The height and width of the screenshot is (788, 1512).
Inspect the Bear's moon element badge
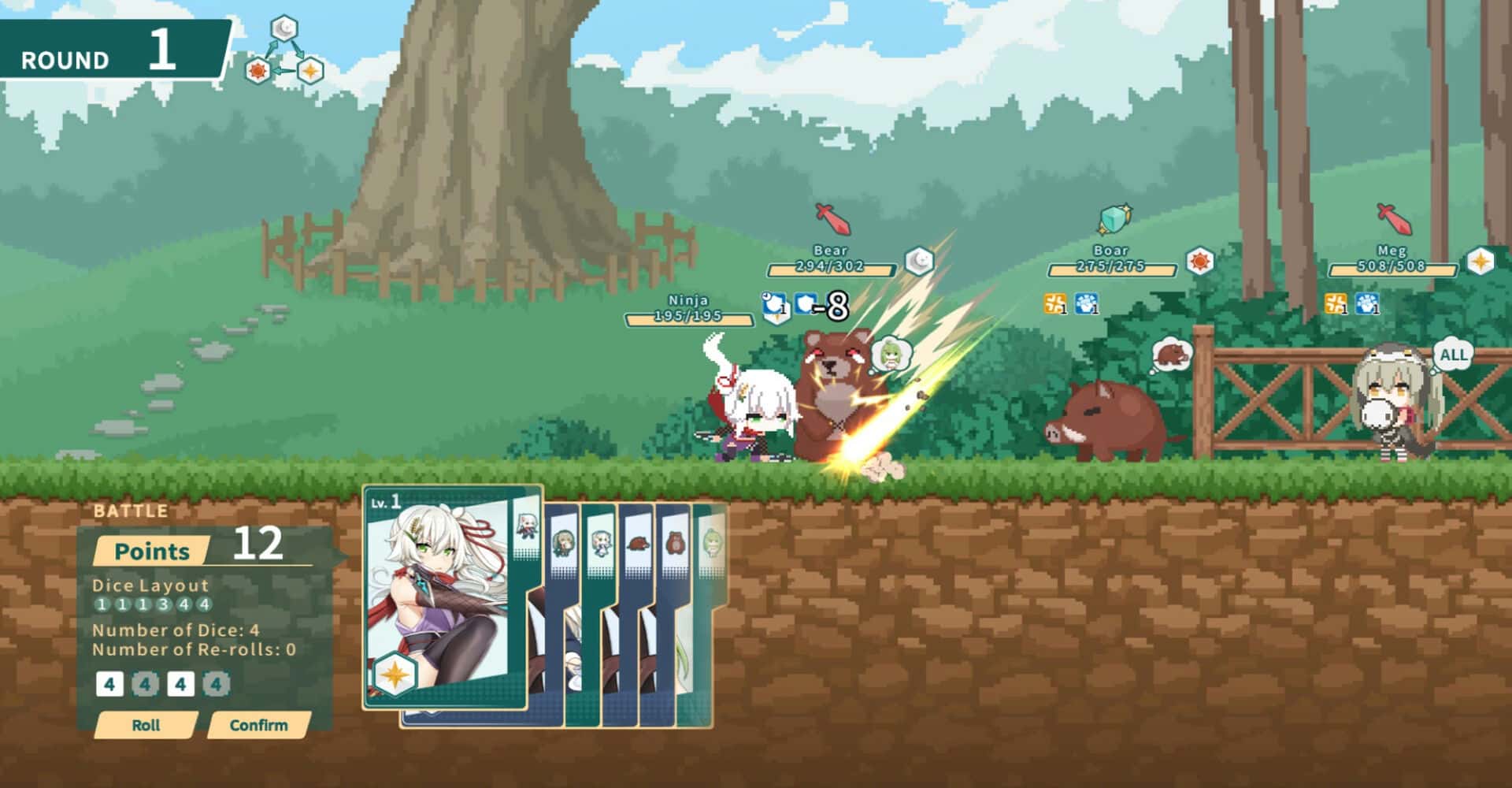[x=918, y=261]
